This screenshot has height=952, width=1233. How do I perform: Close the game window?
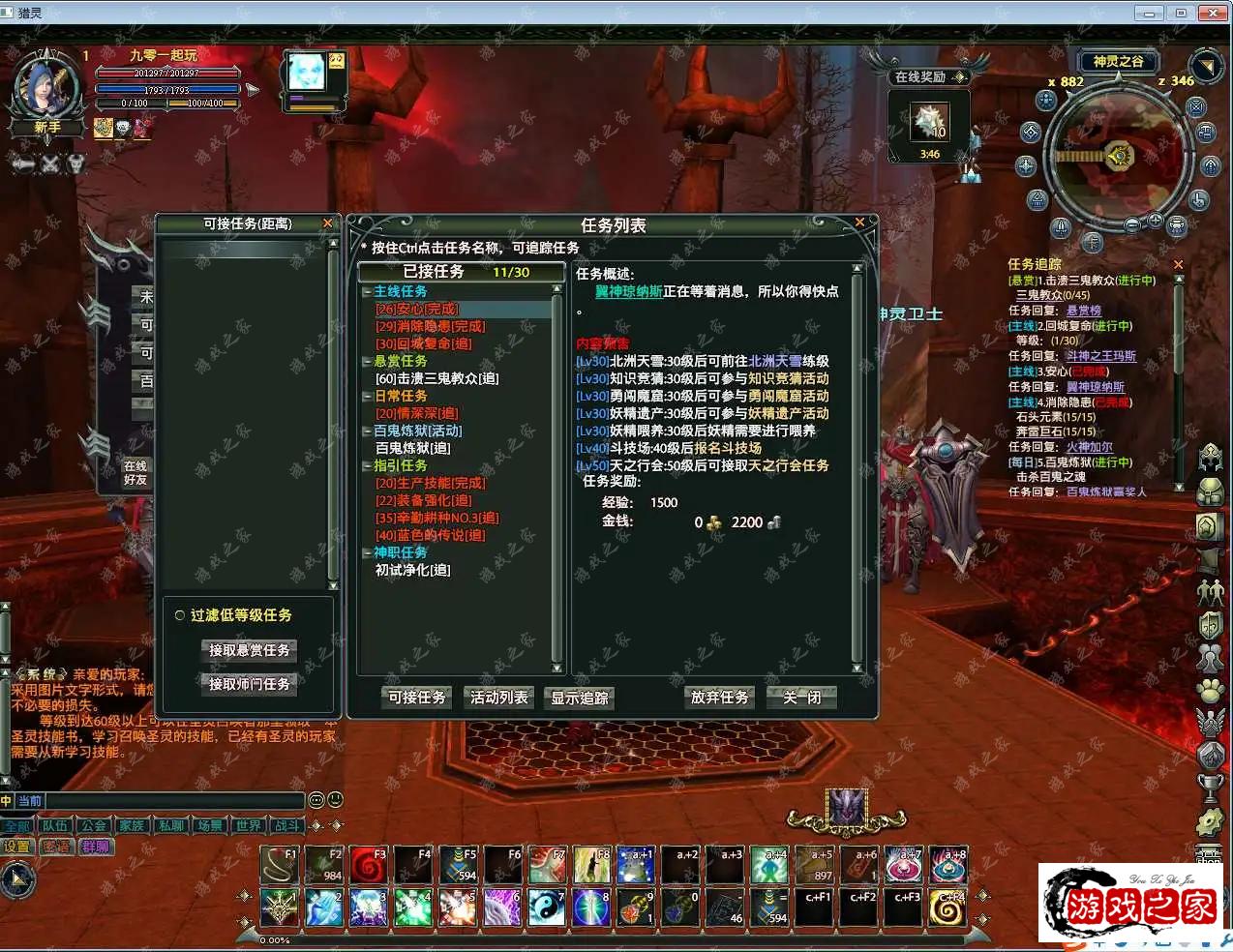(1212, 13)
